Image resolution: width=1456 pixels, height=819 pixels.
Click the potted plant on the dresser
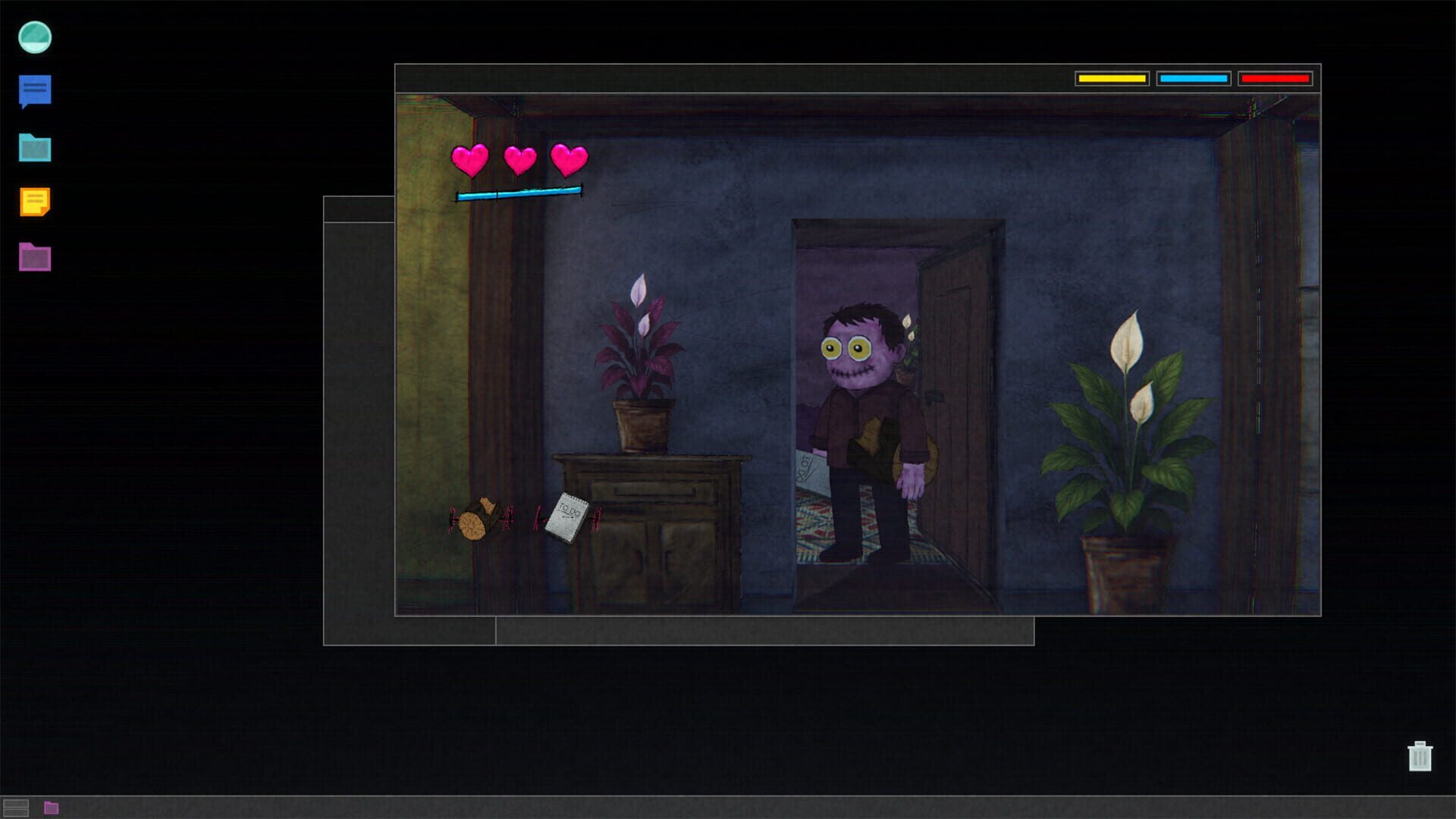tap(641, 356)
